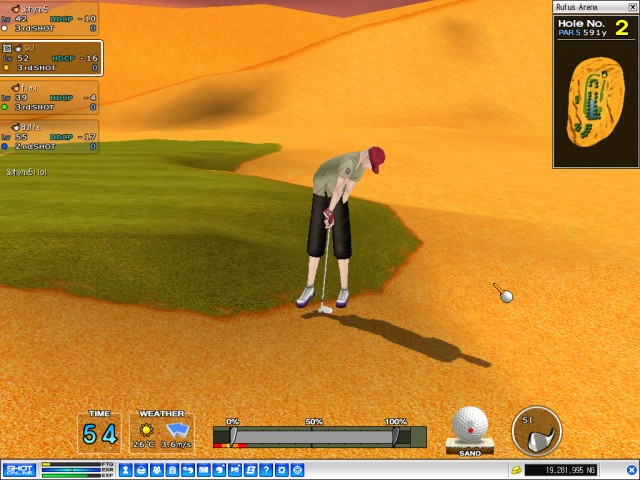Click the golf ball impact point selector
The image size is (640, 480).
[470, 425]
